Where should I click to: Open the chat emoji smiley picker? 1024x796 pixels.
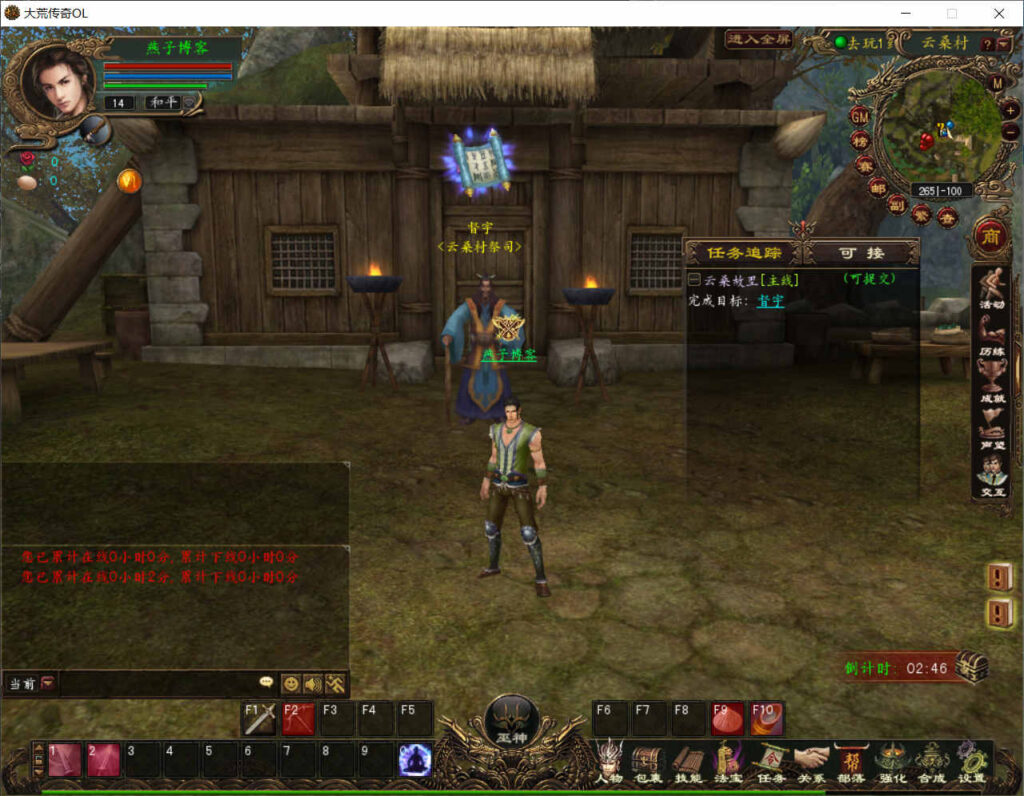point(291,684)
